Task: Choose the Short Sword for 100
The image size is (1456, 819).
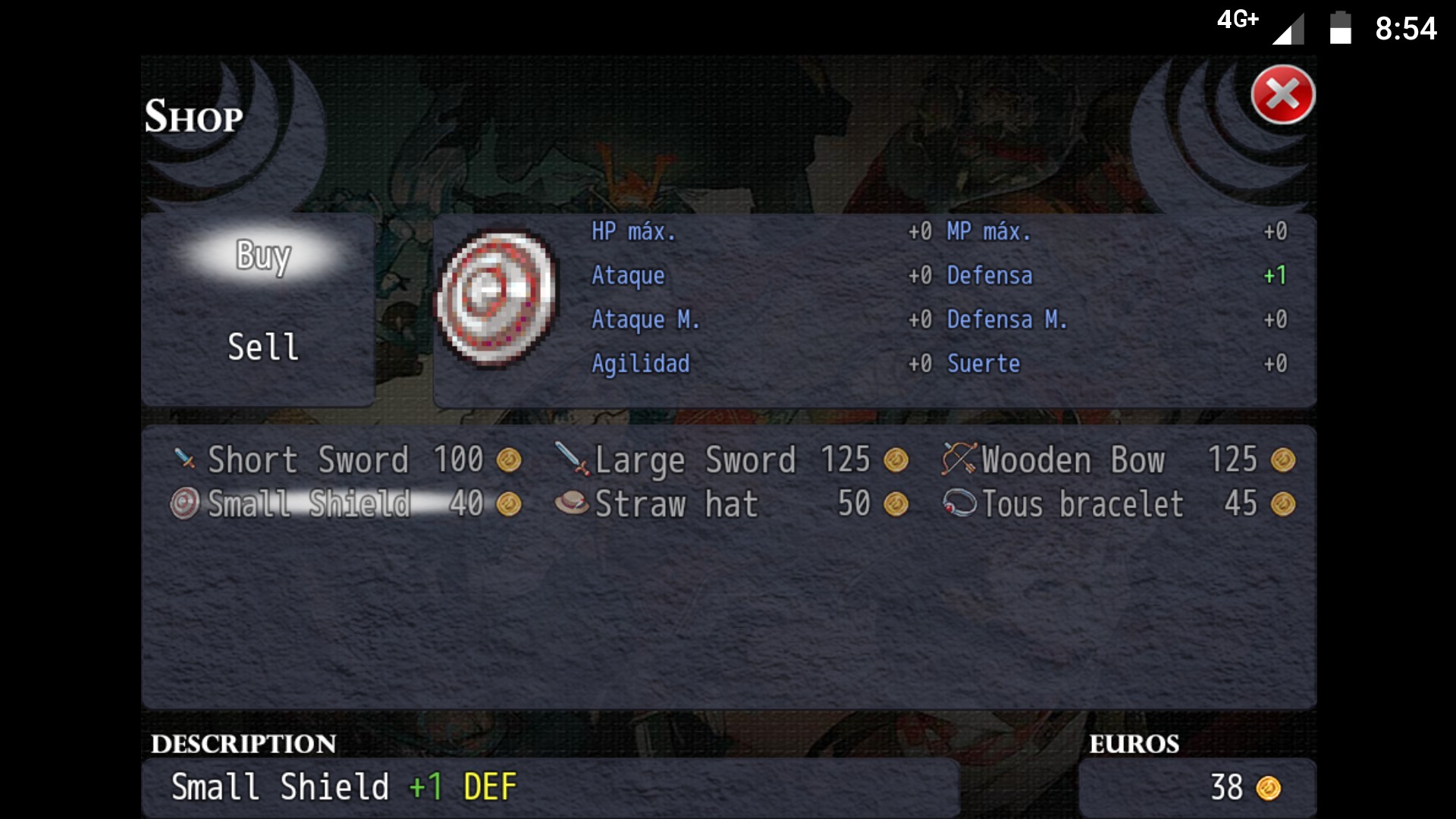Action: tap(347, 460)
